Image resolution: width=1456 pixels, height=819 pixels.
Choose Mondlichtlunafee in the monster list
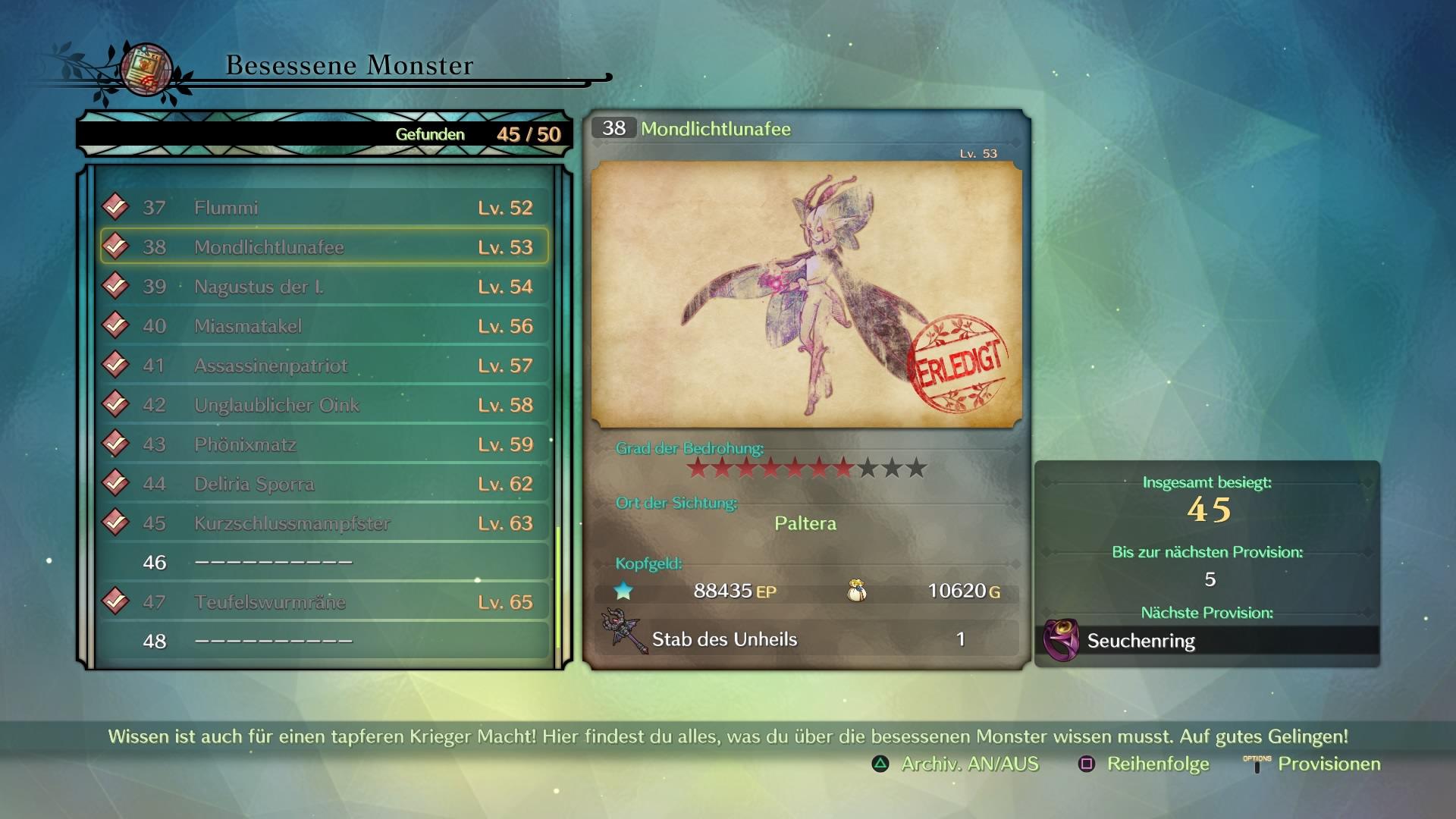[325, 247]
